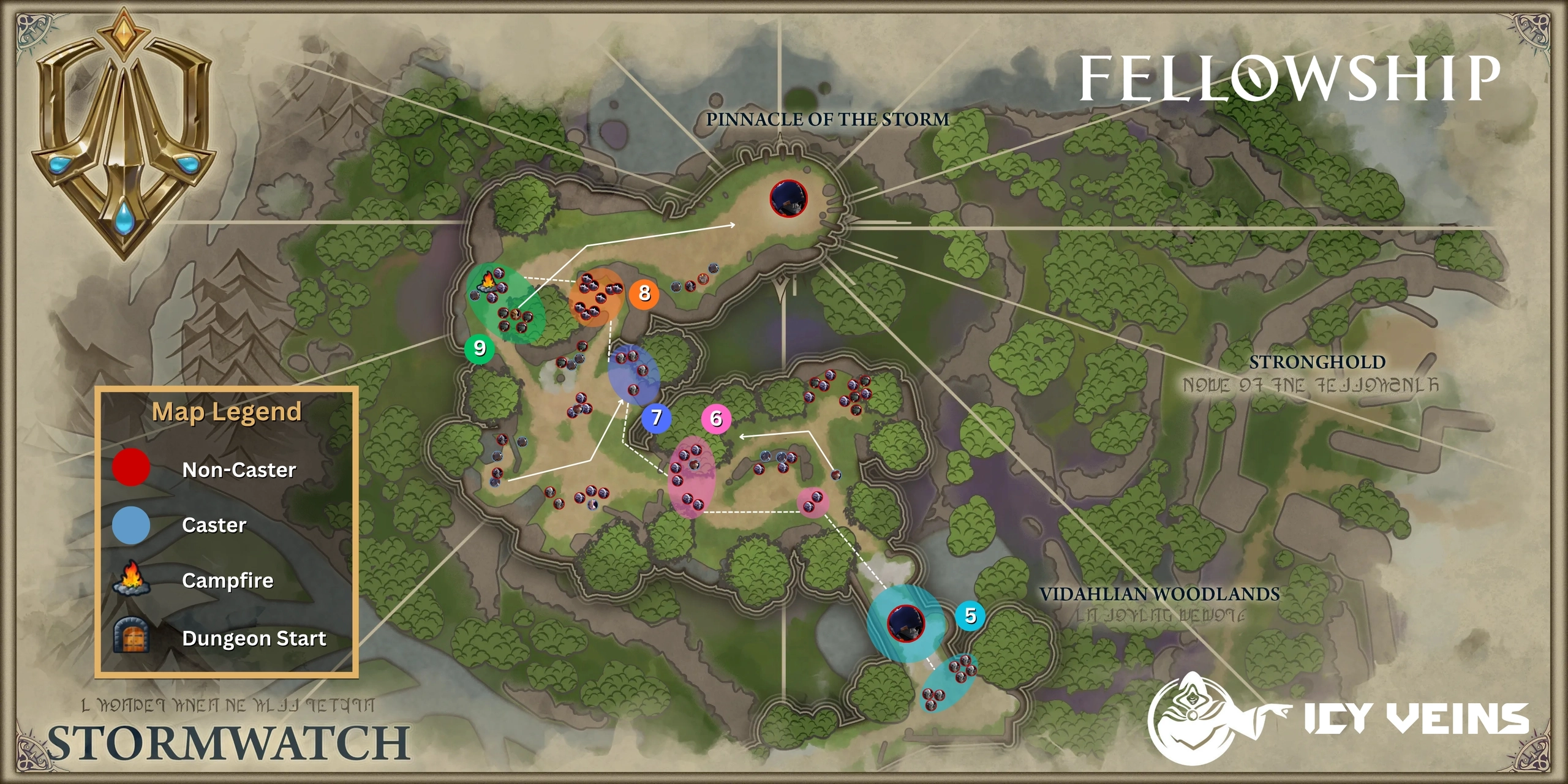Click the boss portrait at Pinnacle of the Storm
The height and width of the screenshot is (784, 1568).
(788, 198)
